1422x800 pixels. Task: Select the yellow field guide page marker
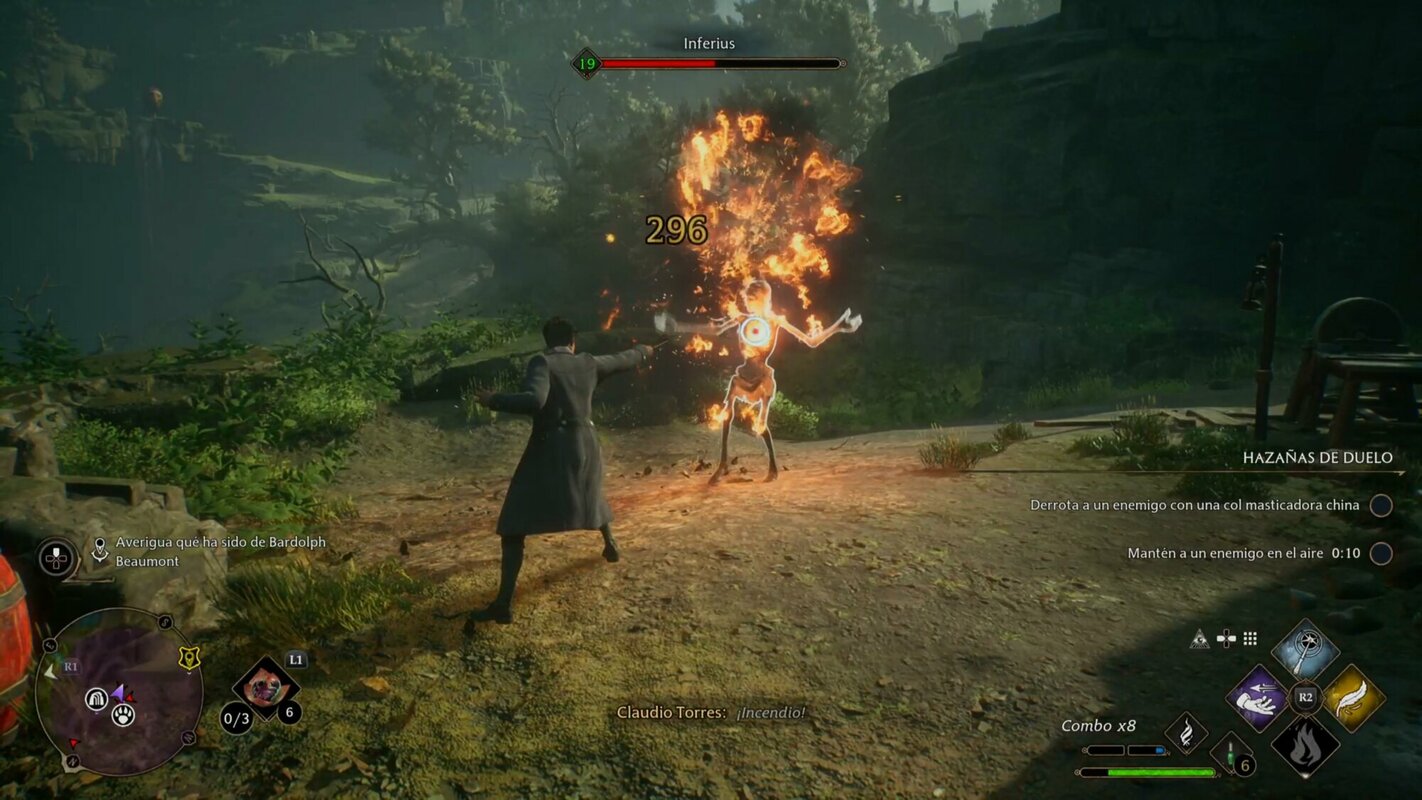(x=189, y=657)
